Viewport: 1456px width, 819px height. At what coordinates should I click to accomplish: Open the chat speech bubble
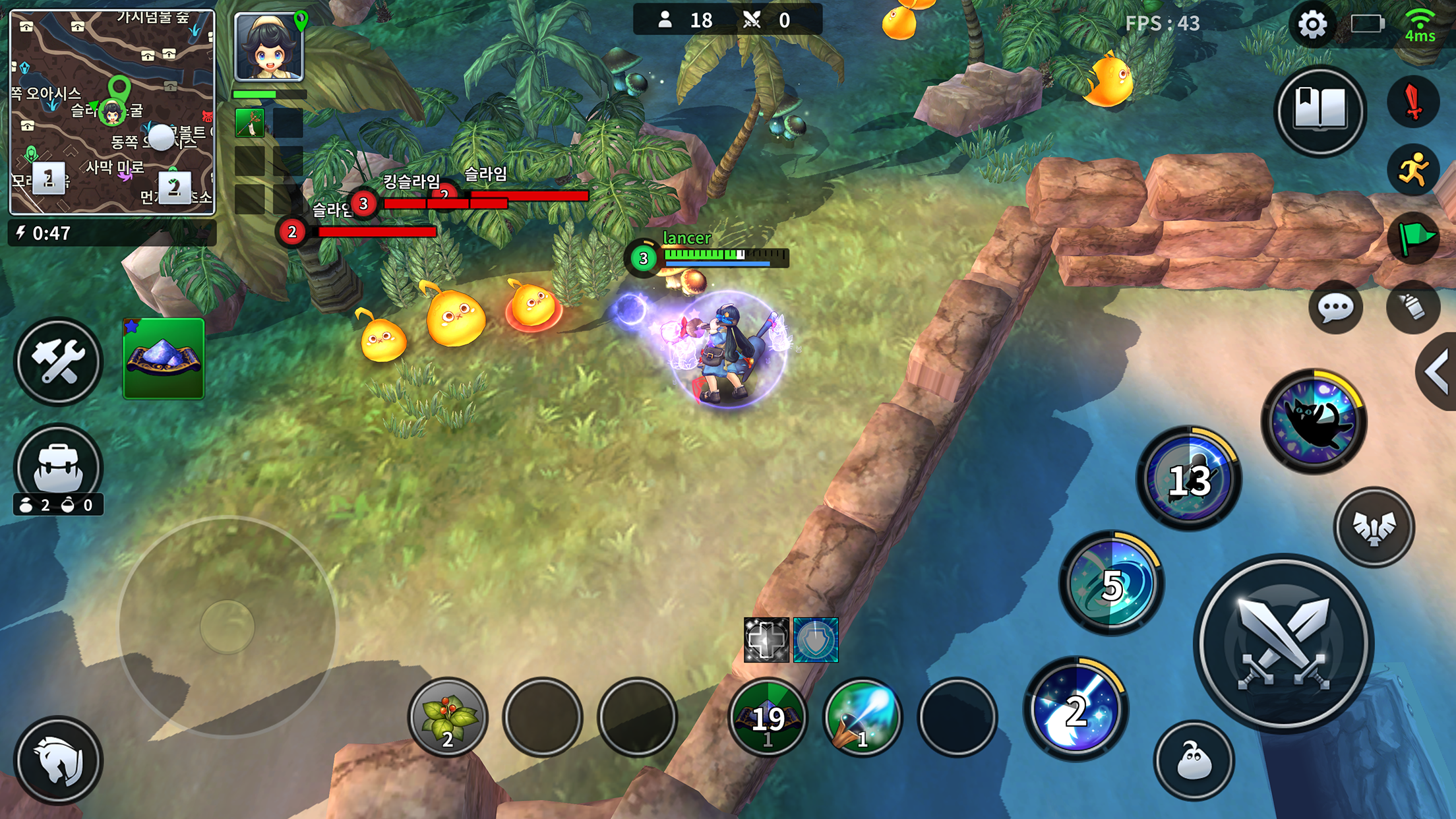(1335, 307)
